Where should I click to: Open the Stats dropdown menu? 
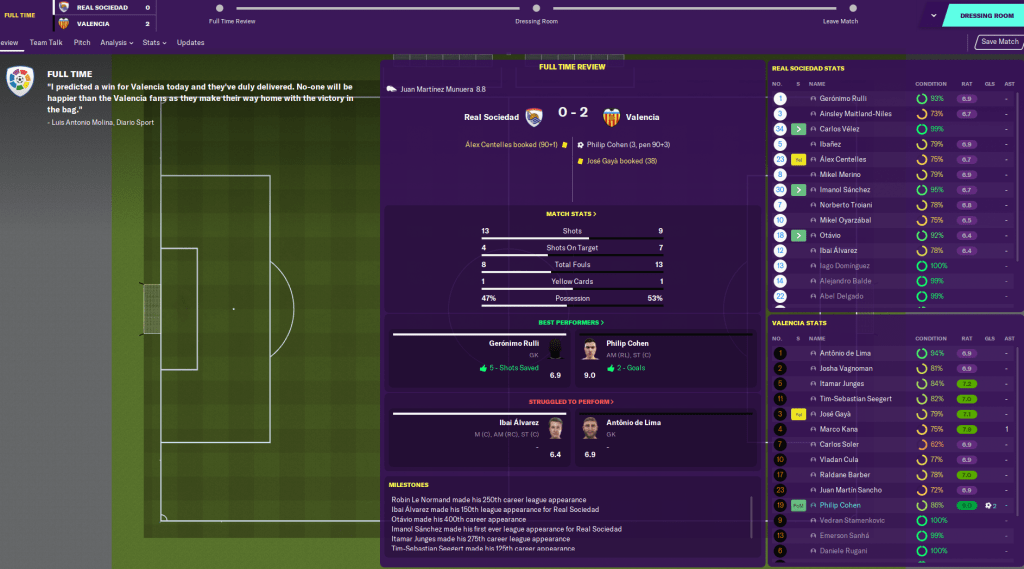(153, 43)
